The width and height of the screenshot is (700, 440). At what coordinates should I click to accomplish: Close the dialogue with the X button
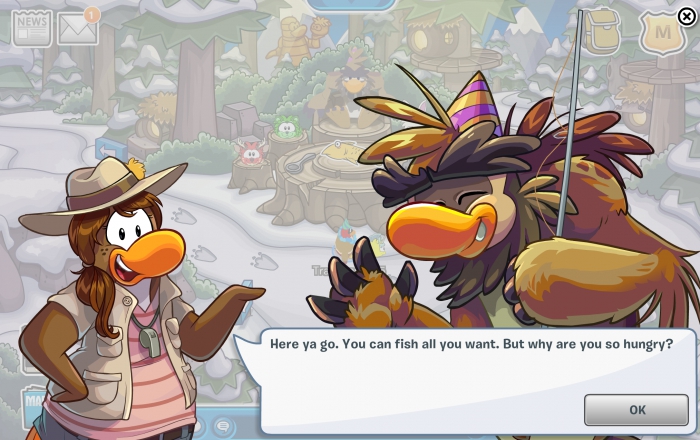[x=685, y=15]
